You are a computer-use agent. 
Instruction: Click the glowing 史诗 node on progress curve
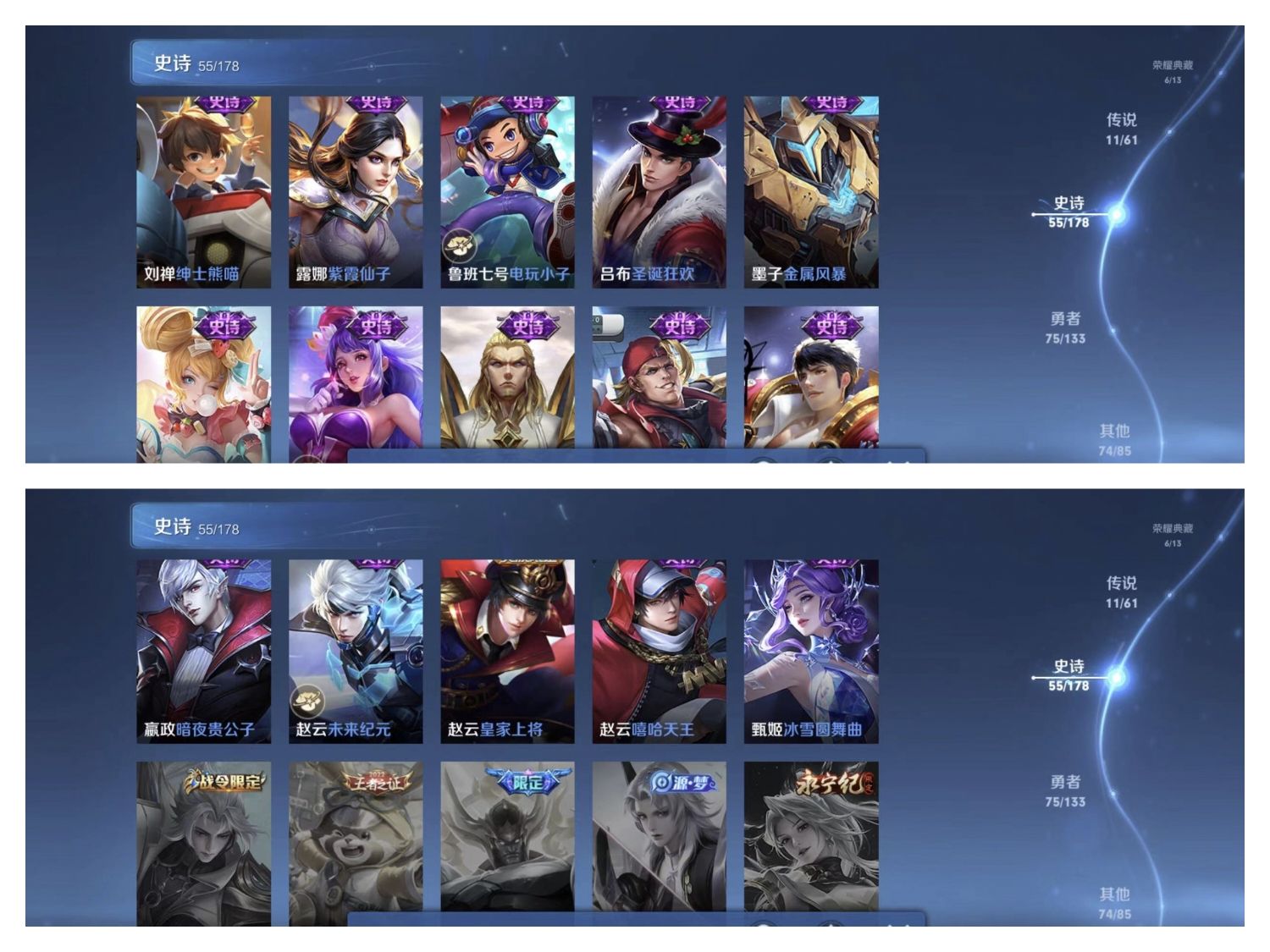coord(1116,214)
